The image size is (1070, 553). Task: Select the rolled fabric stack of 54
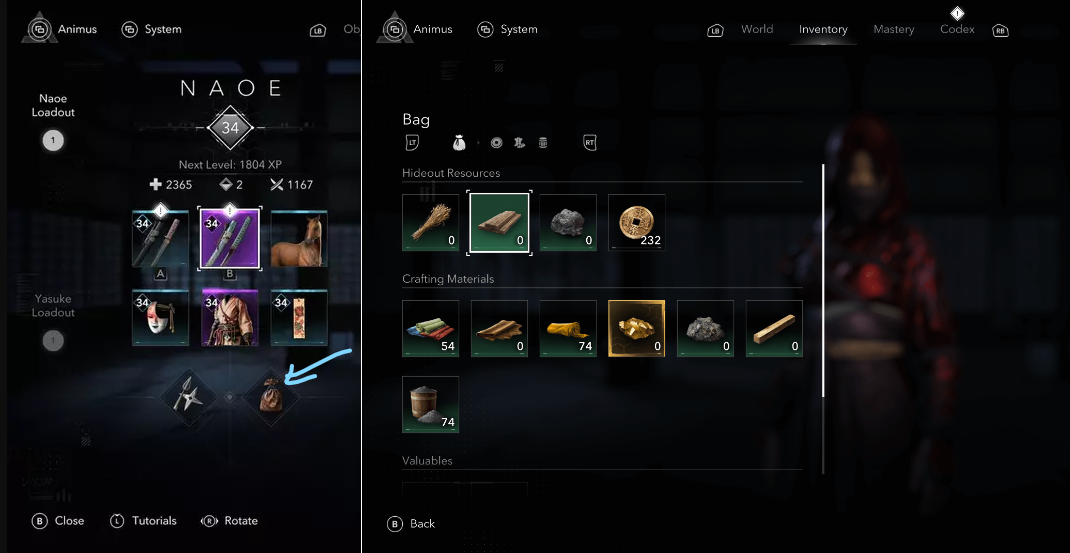coord(430,328)
